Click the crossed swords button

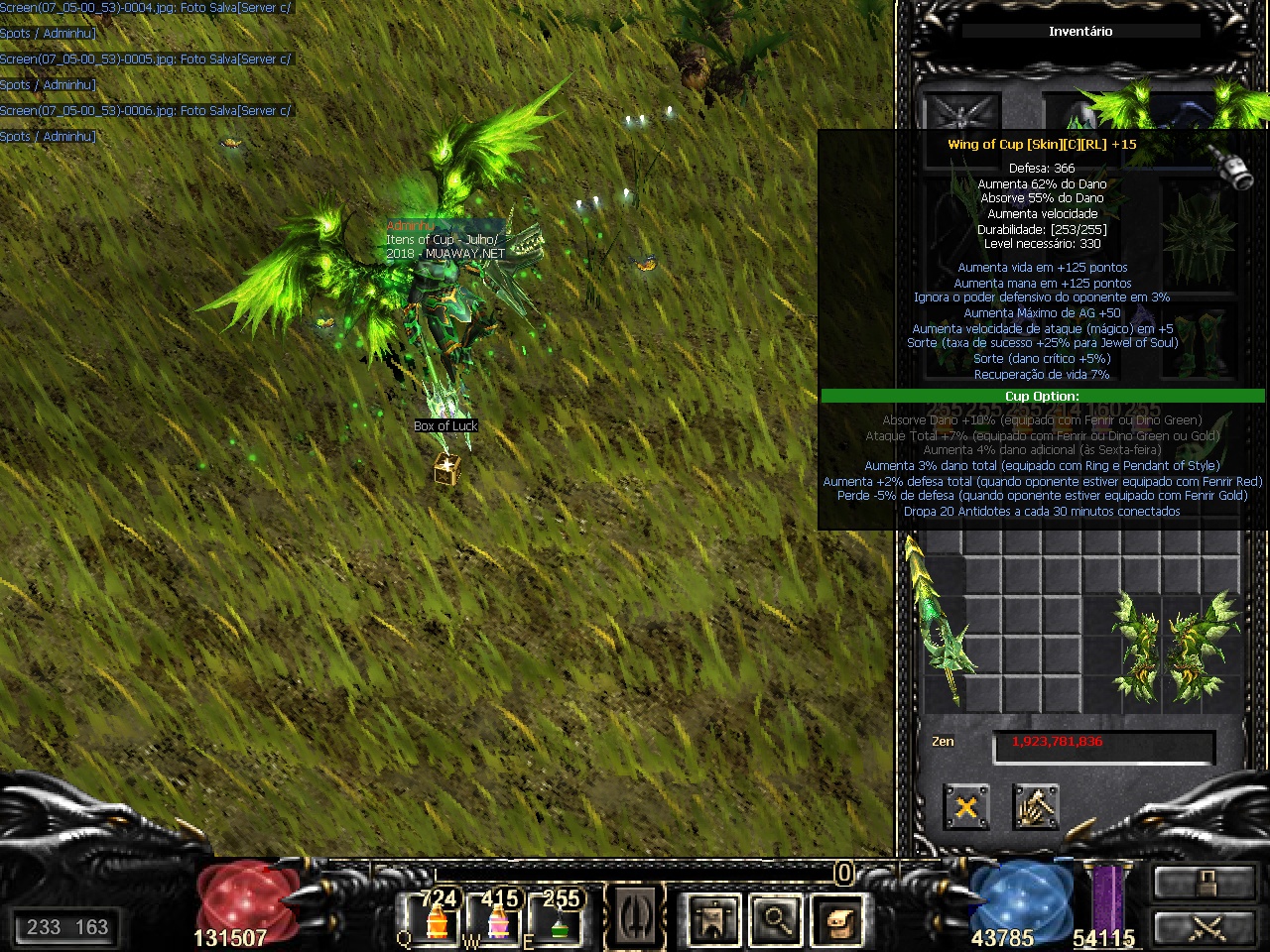(1205, 927)
